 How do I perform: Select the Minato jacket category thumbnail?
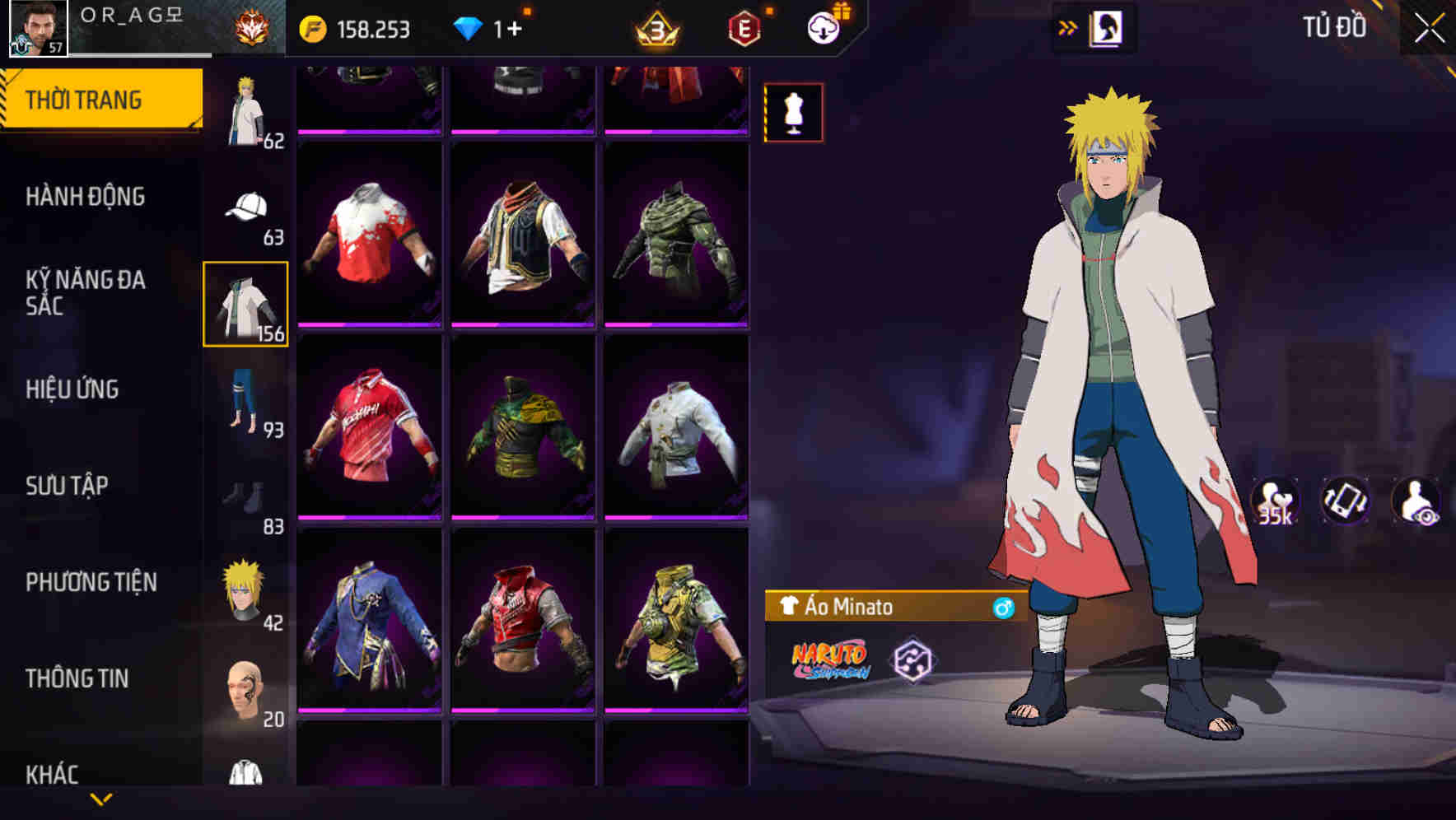click(244, 302)
